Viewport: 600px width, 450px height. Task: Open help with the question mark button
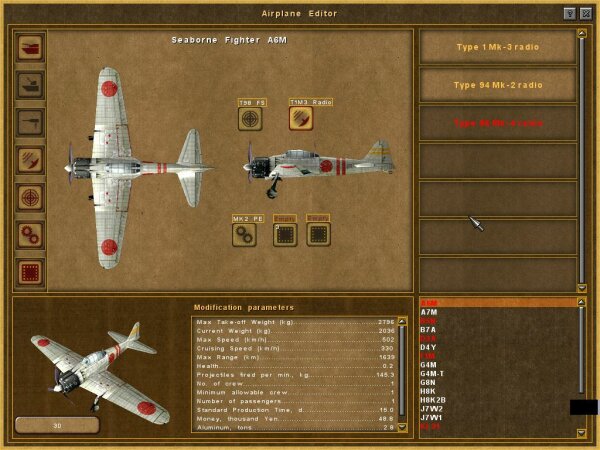pos(570,13)
